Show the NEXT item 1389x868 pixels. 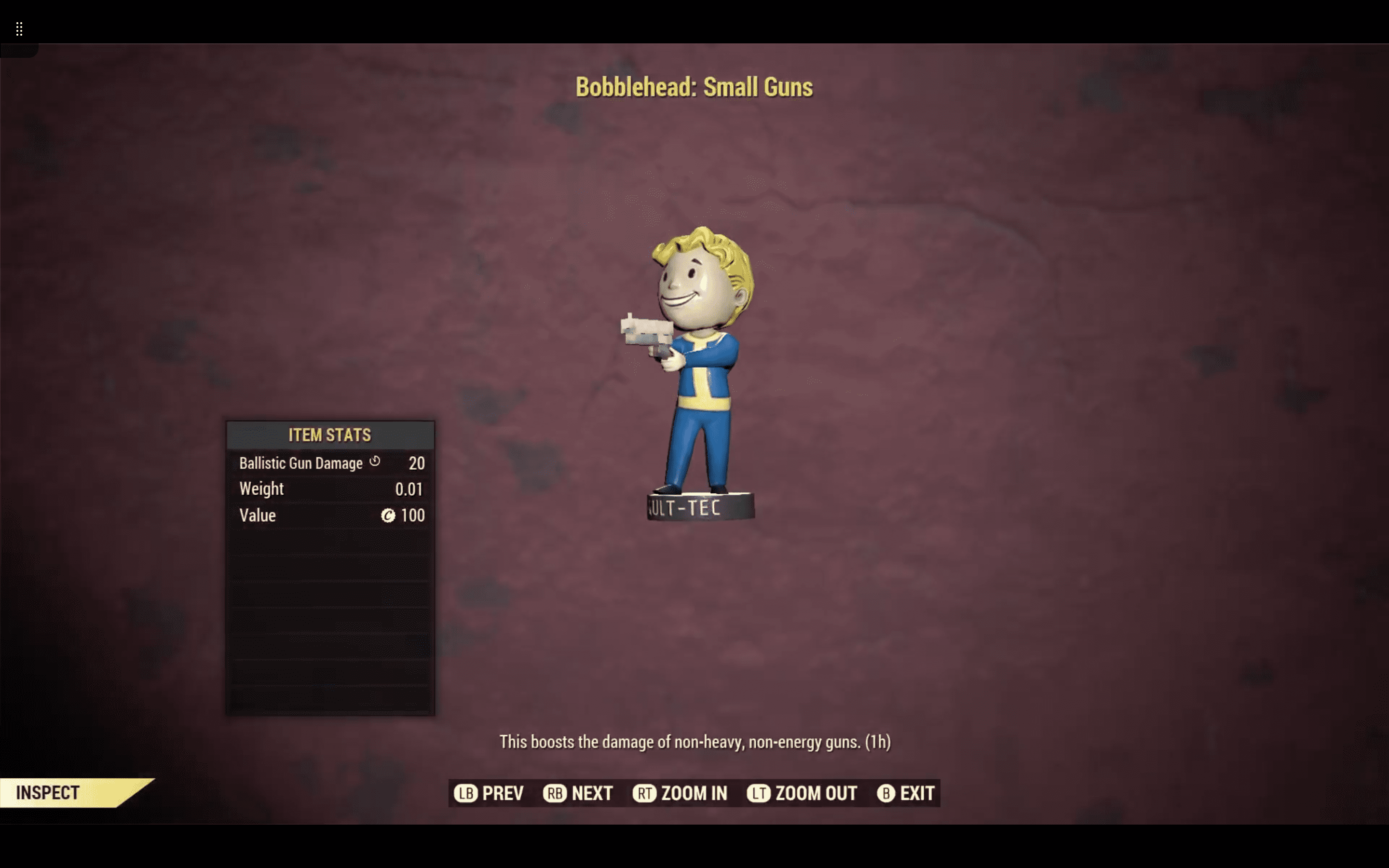[579, 793]
